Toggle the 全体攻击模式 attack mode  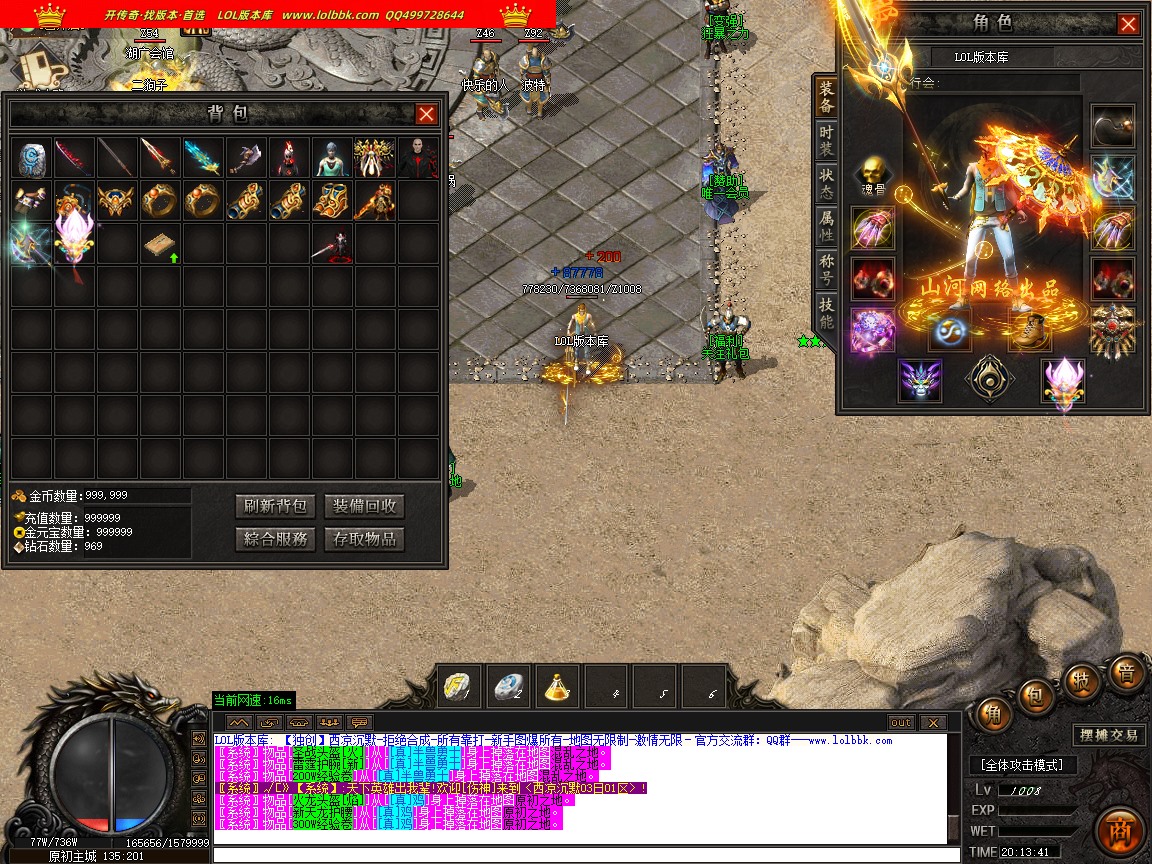click(x=1023, y=765)
